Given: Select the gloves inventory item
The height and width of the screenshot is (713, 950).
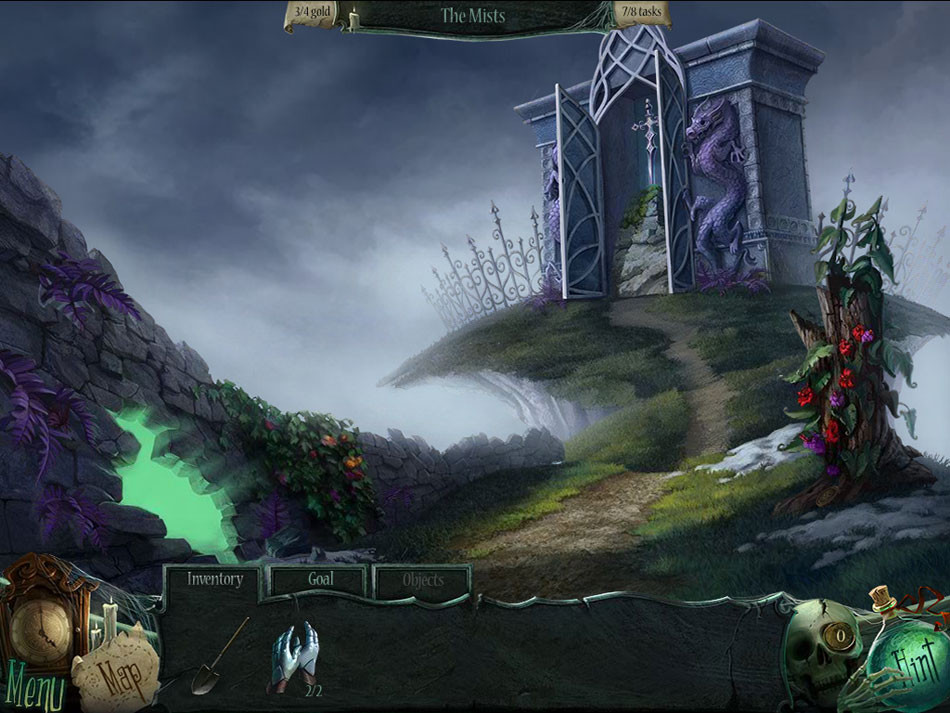Looking at the screenshot, I should coord(296,656).
